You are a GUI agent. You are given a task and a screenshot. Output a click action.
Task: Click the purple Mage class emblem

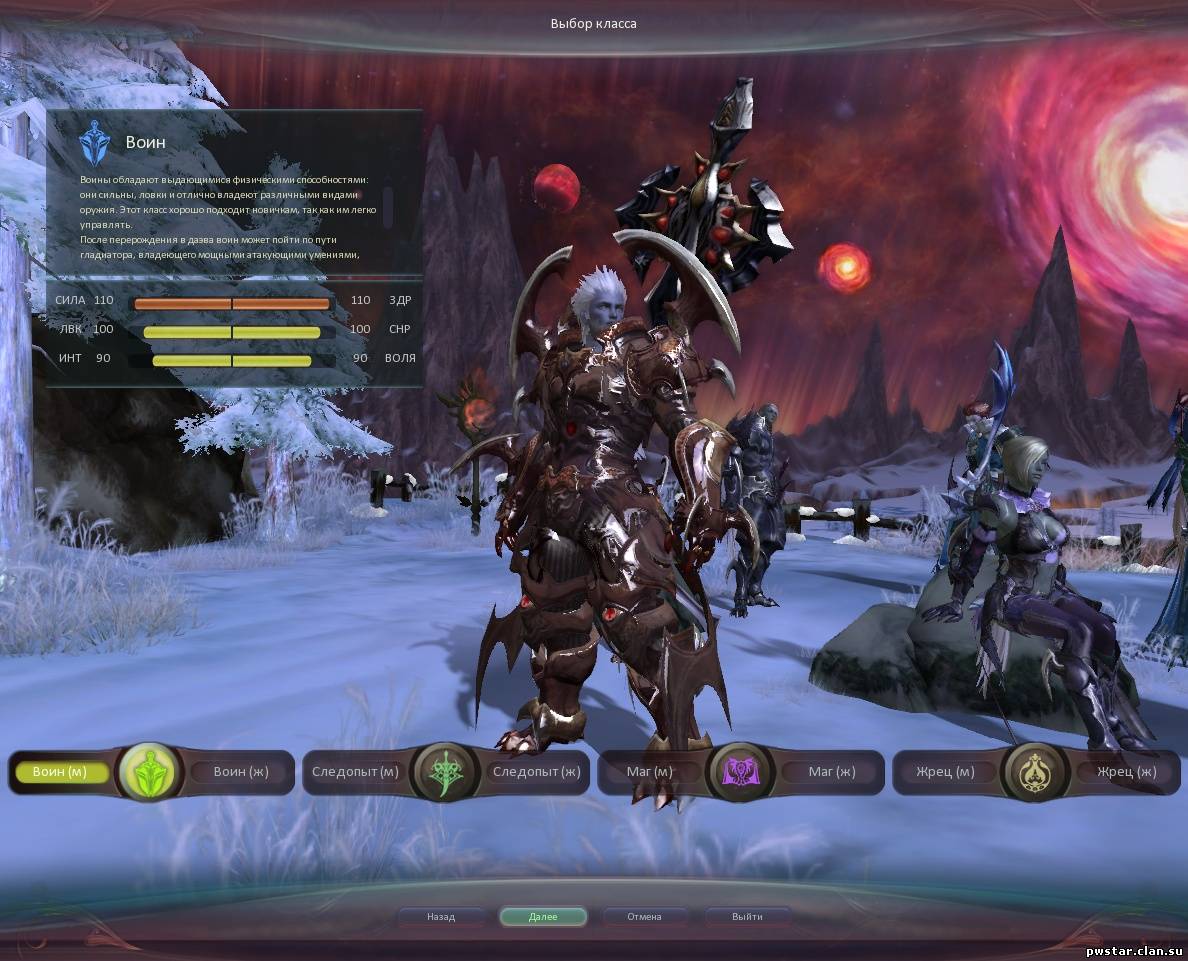(x=740, y=772)
